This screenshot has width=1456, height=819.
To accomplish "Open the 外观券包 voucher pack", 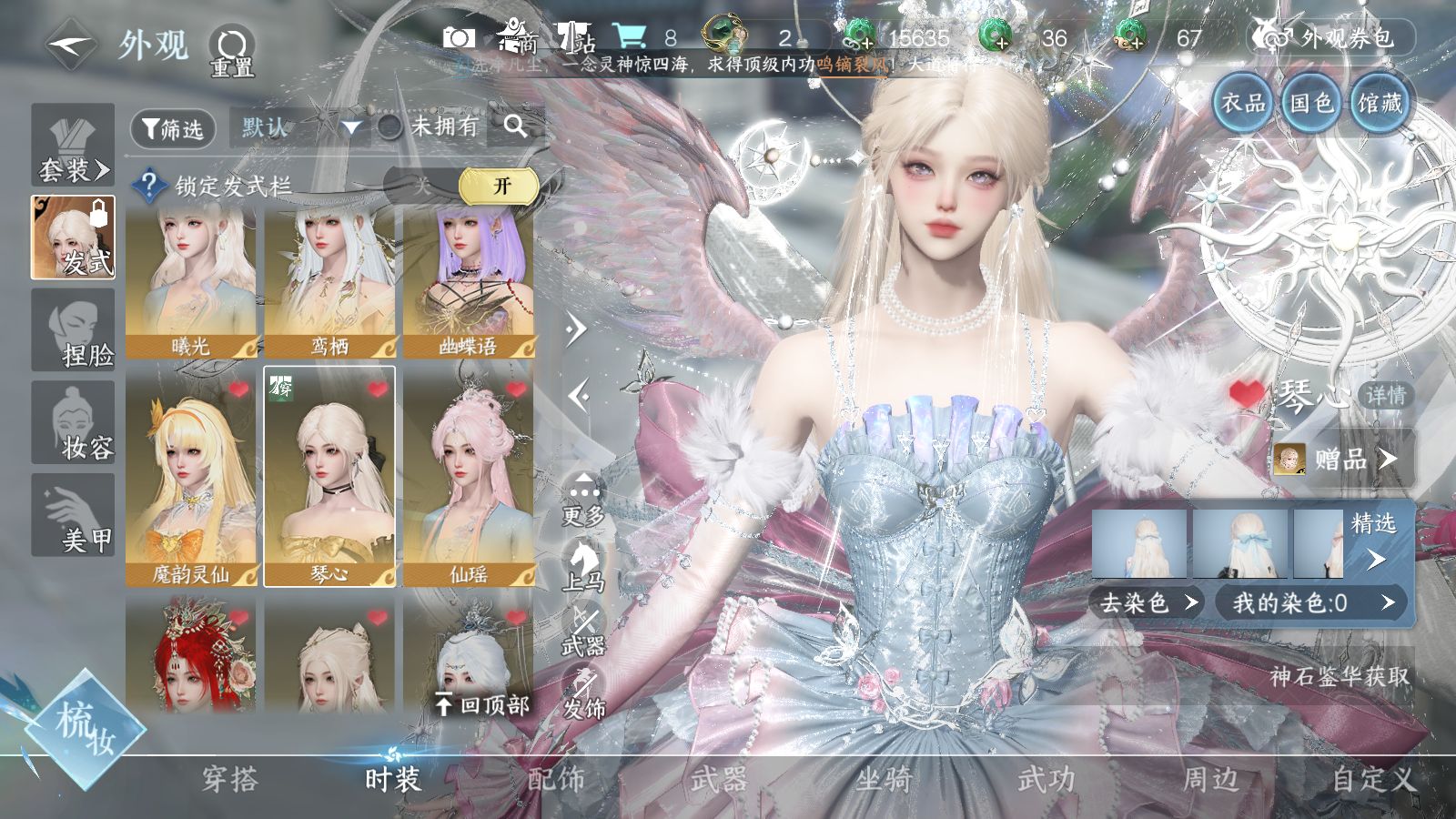I will pyautogui.click(x=1333, y=38).
